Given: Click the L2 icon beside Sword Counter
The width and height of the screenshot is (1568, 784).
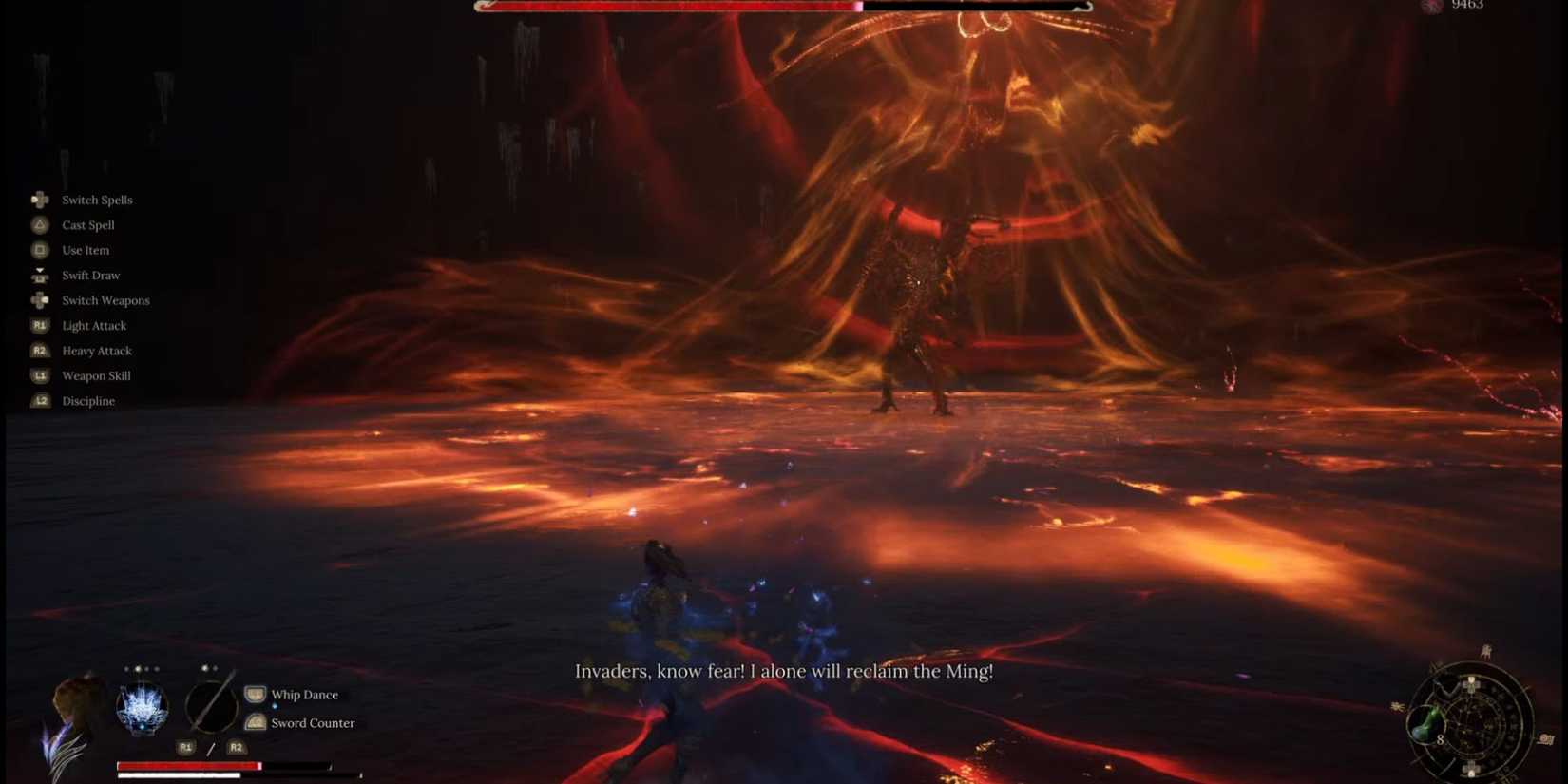Looking at the screenshot, I should point(254,722).
